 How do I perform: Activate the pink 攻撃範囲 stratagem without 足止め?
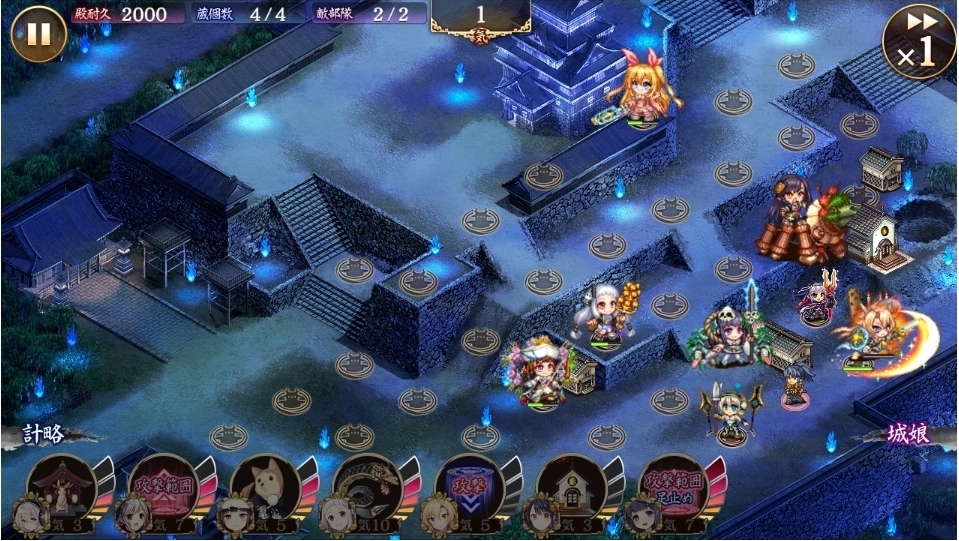point(164,489)
